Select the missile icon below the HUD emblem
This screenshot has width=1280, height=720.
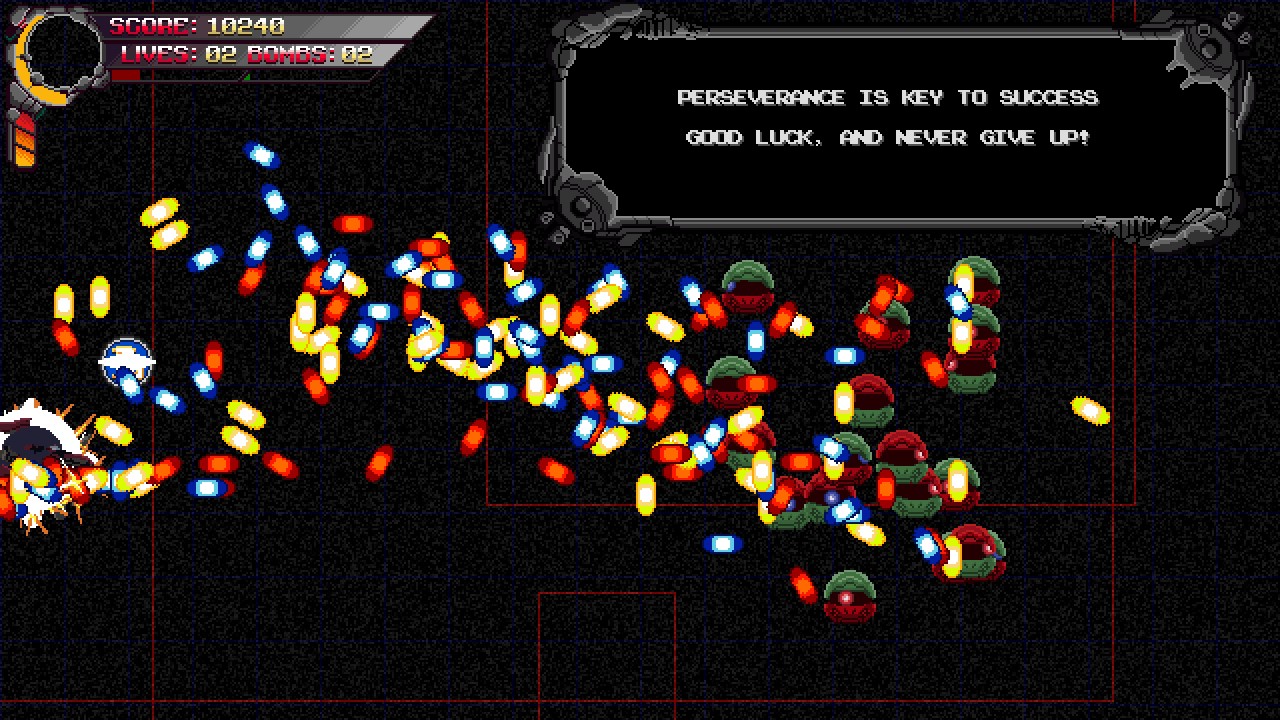tap(20, 135)
